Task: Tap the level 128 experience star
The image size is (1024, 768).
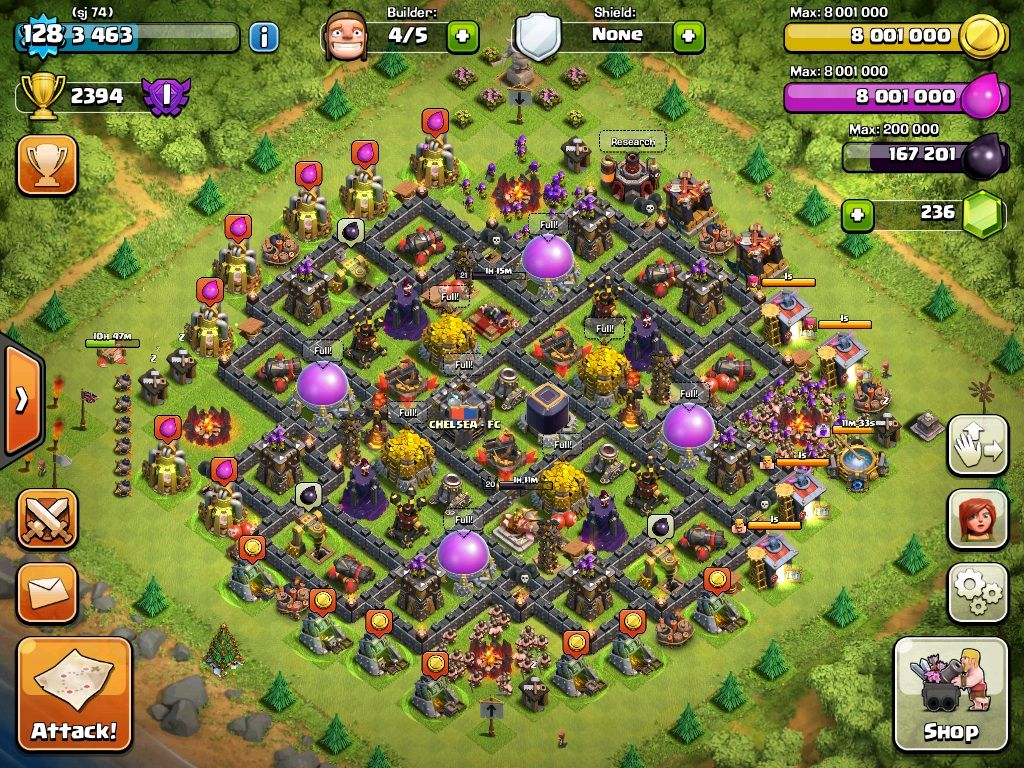Action: point(42,36)
